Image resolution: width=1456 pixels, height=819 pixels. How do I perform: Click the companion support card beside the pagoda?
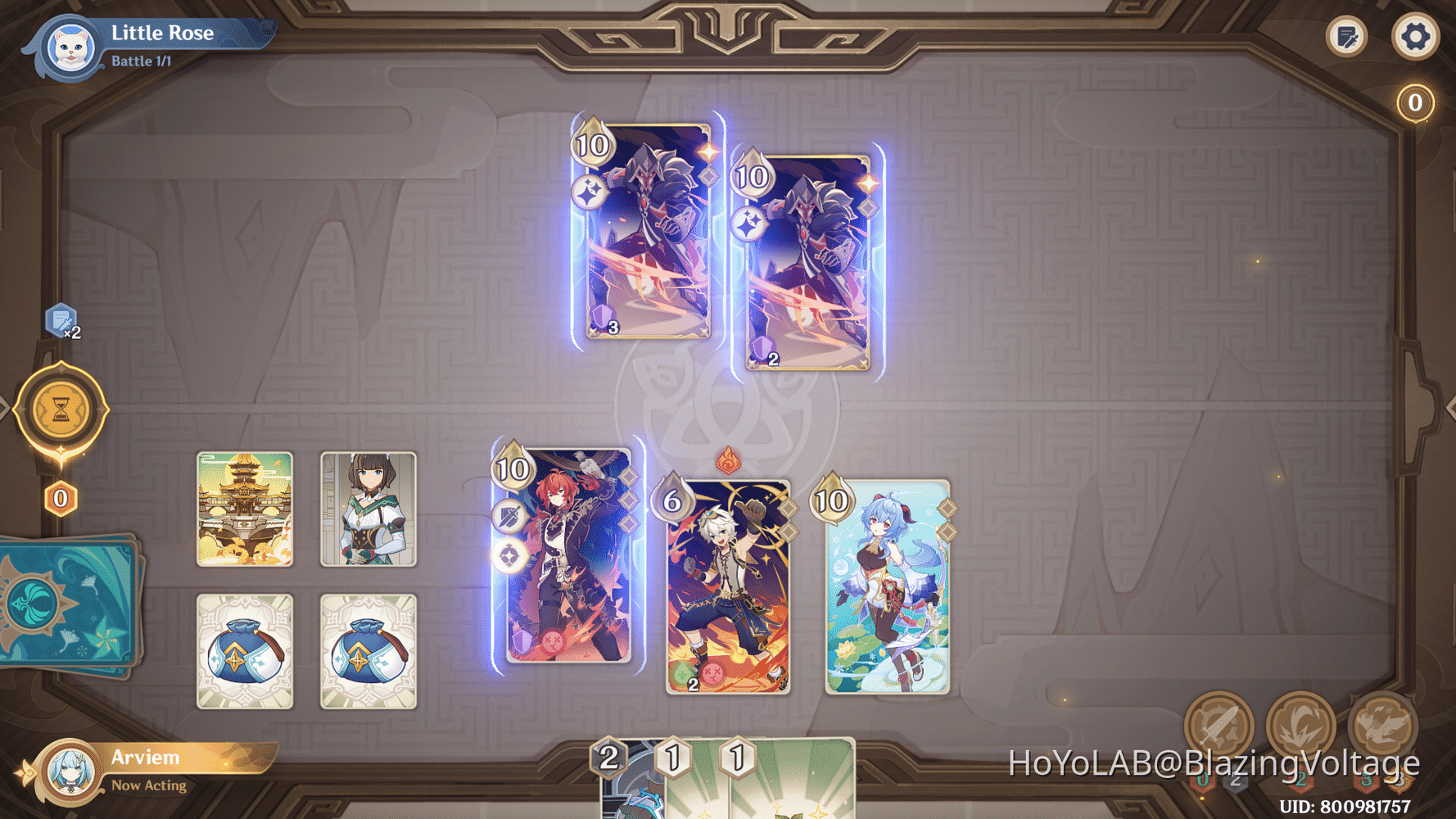coord(369,508)
